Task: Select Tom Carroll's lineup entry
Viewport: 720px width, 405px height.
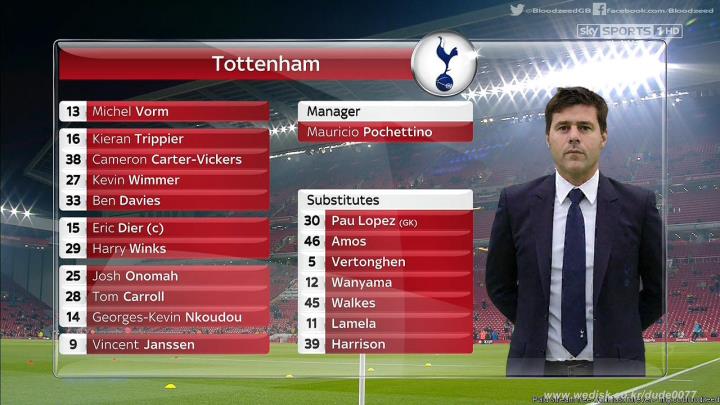Action: [165, 296]
